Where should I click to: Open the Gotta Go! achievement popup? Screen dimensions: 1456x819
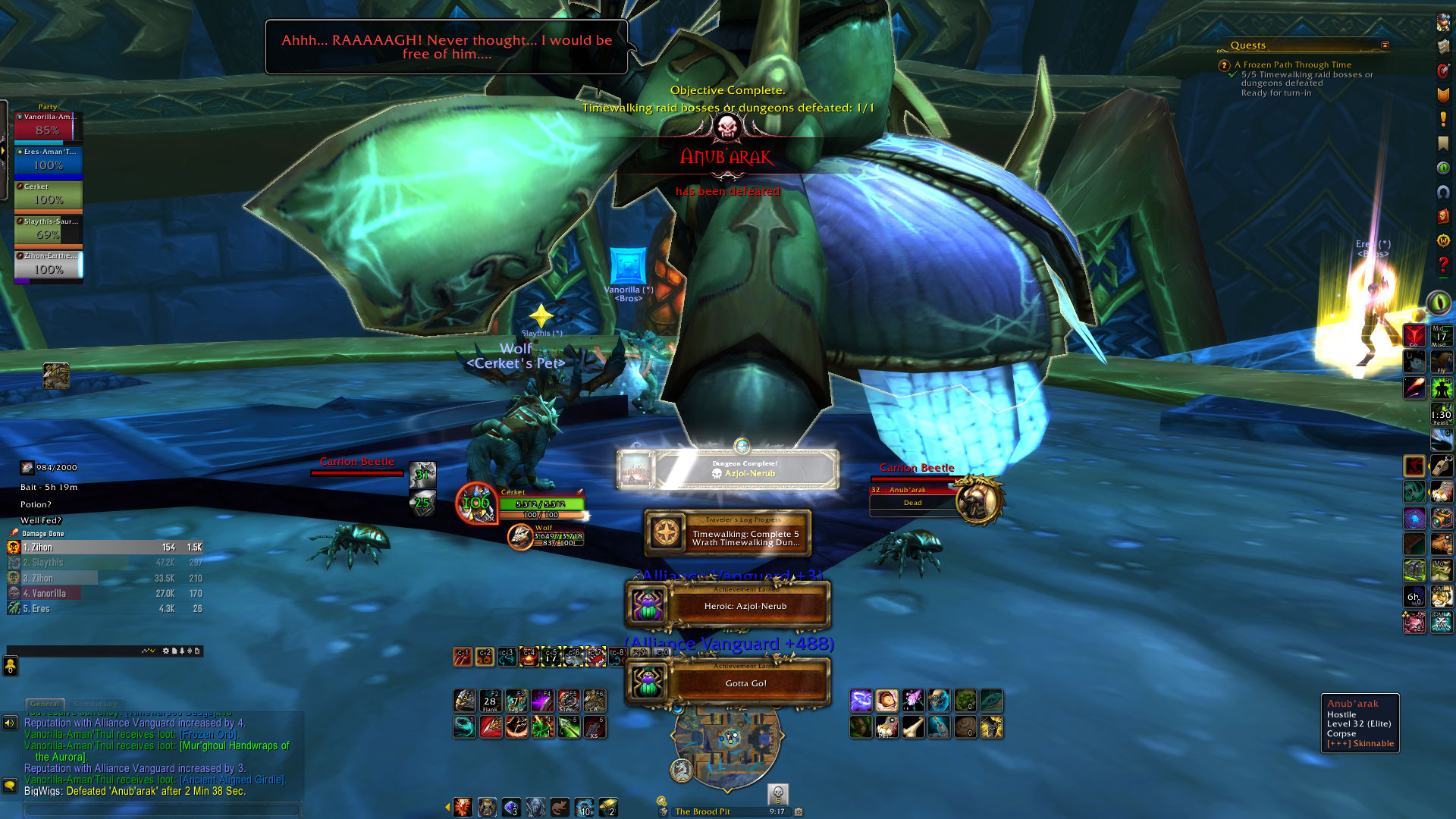click(728, 682)
